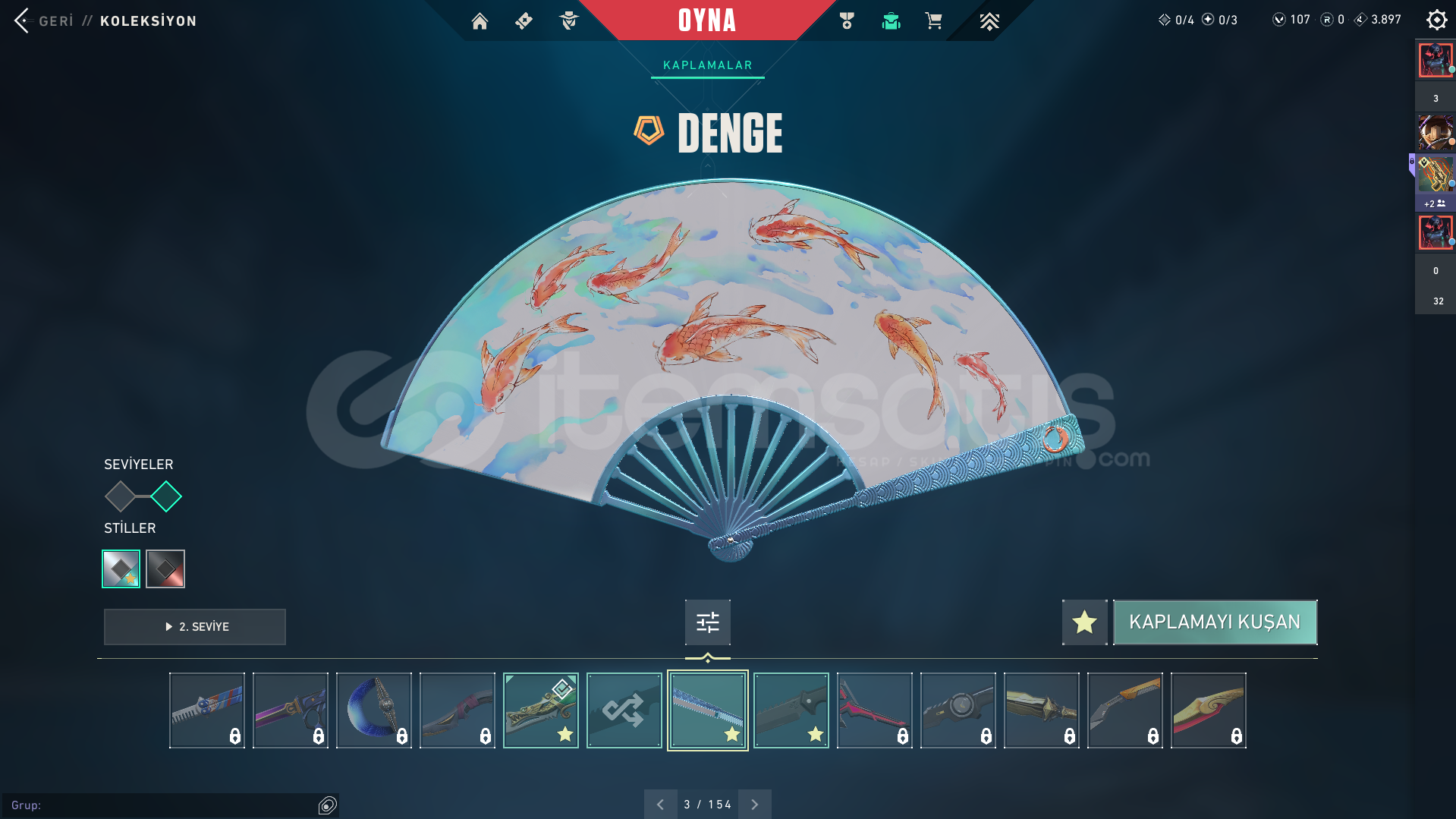The image size is (1456, 819).
Task: Open the store cart icon
Action: [933, 21]
